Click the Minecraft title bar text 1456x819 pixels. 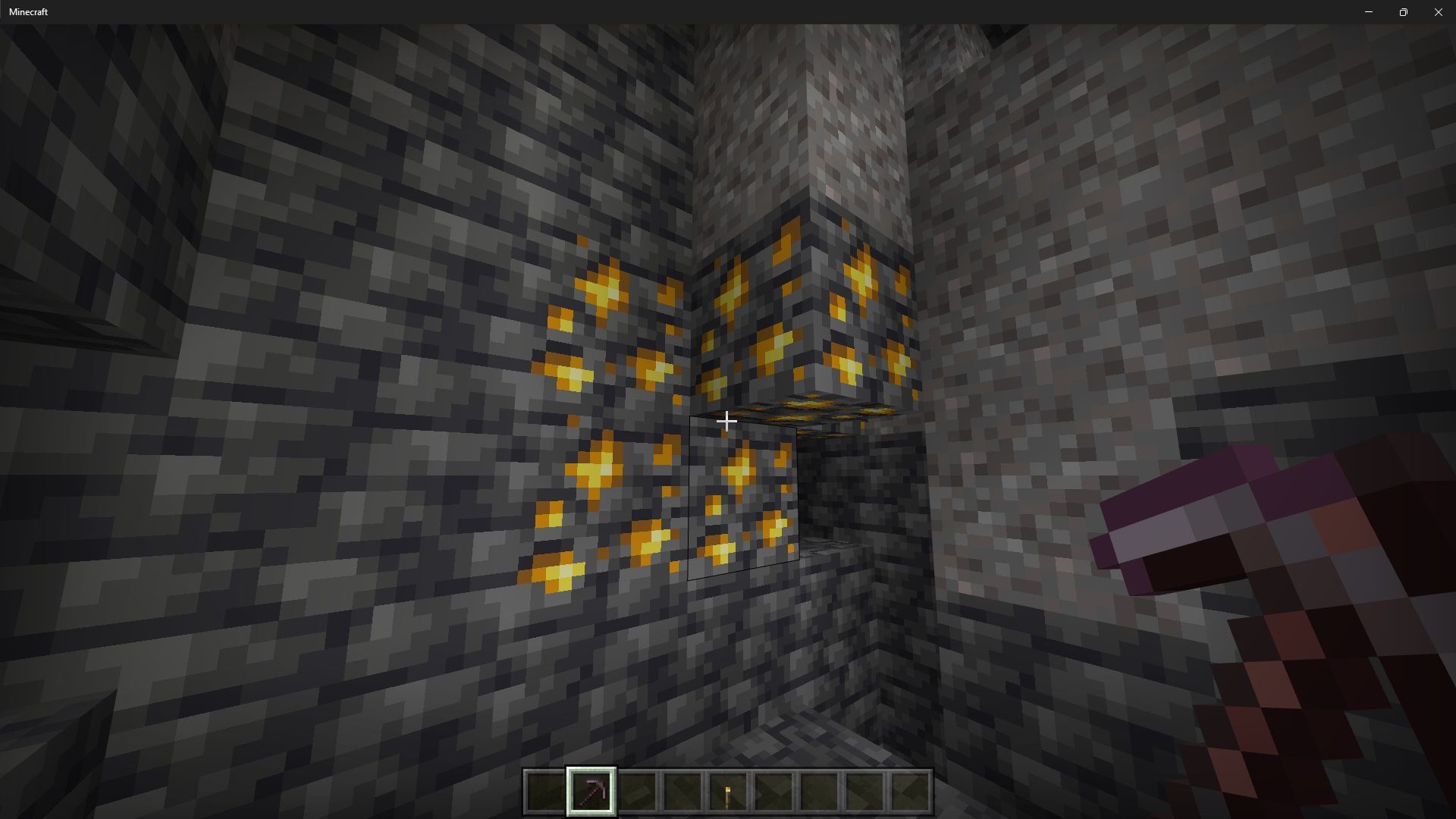pyautogui.click(x=28, y=11)
